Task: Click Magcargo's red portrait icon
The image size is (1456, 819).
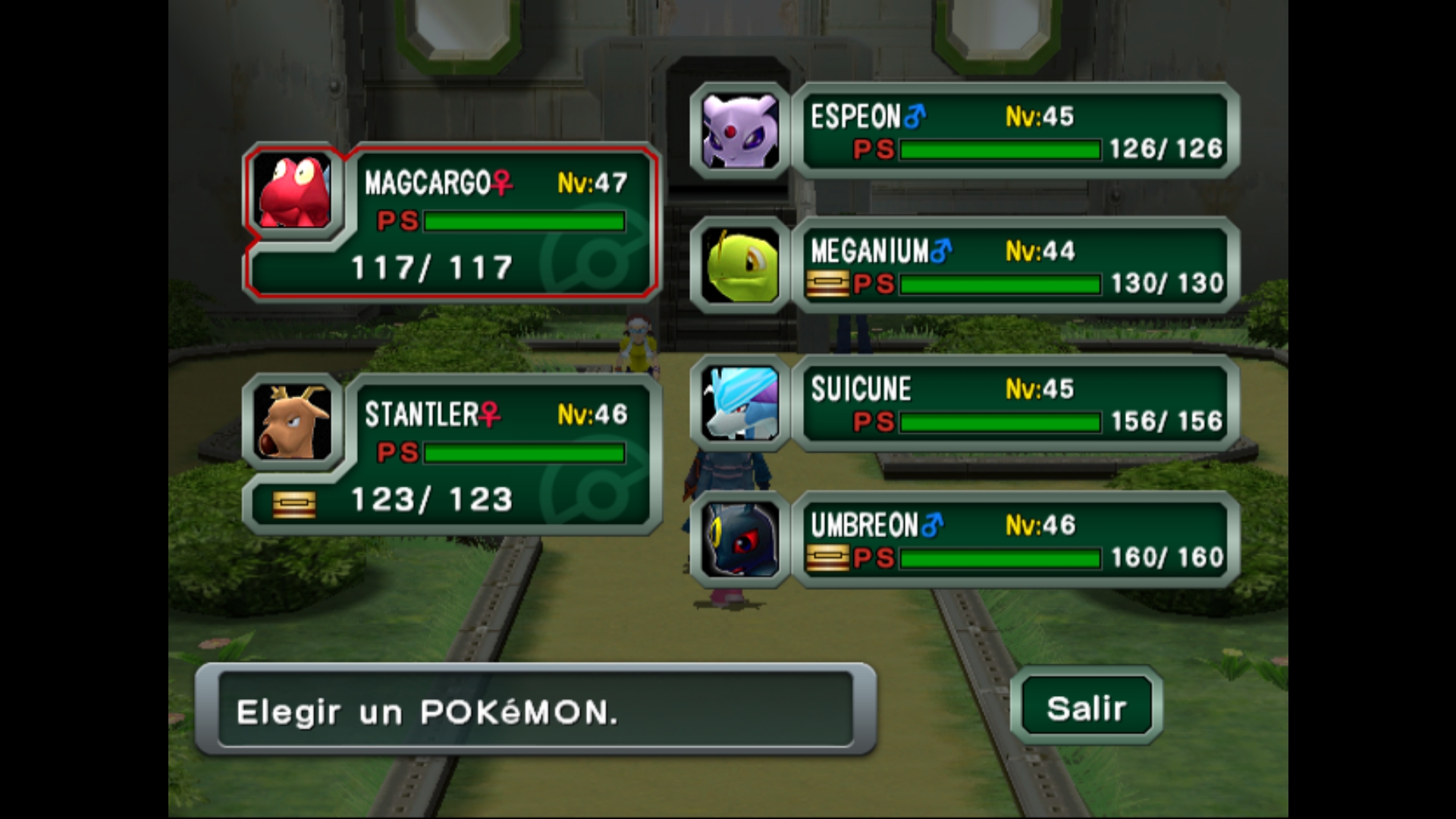Action: click(x=294, y=191)
